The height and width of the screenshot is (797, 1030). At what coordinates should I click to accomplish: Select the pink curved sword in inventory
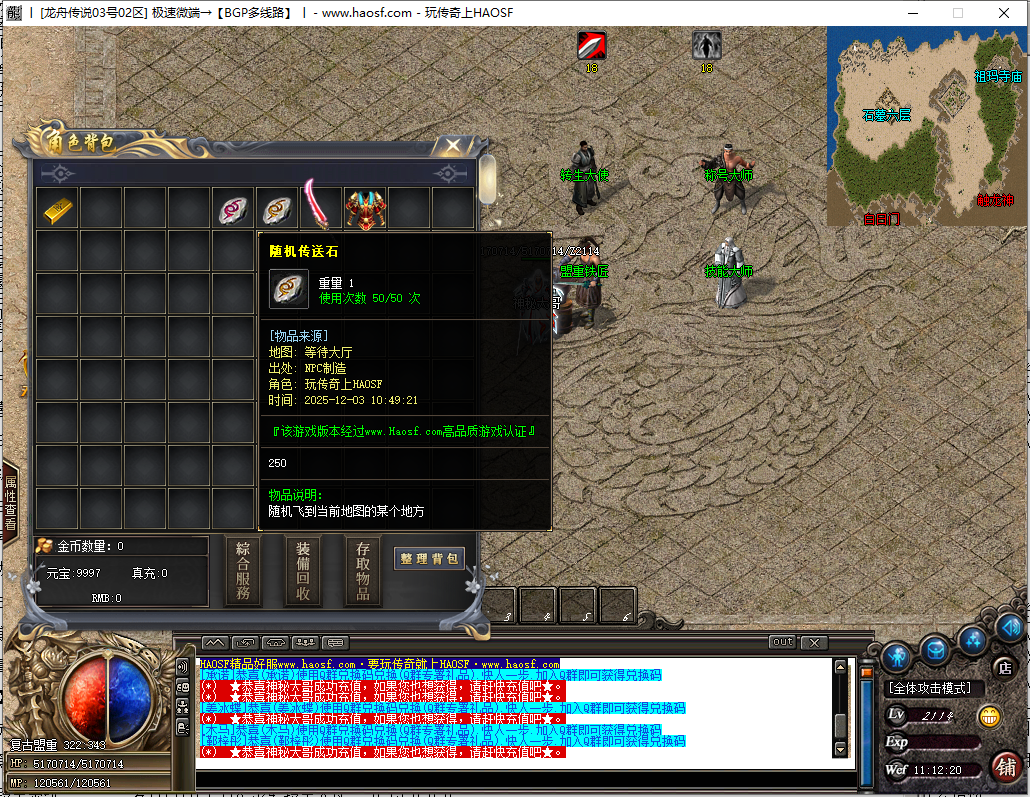click(x=321, y=207)
